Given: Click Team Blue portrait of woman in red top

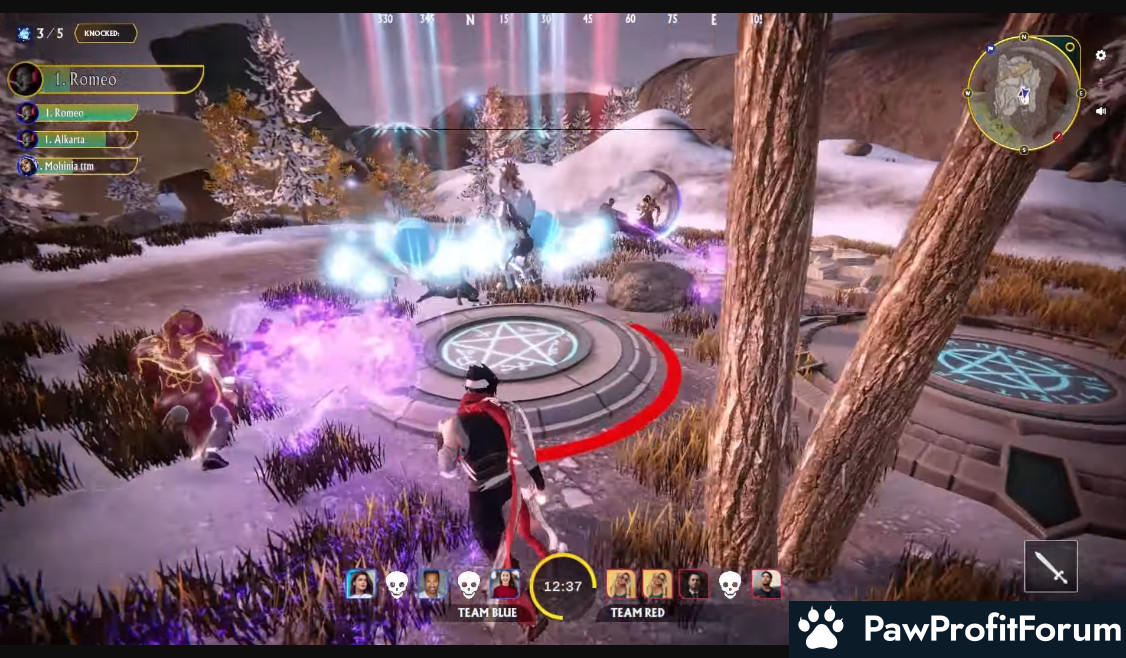Looking at the screenshot, I should pyautogui.click(x=505, y=584).
